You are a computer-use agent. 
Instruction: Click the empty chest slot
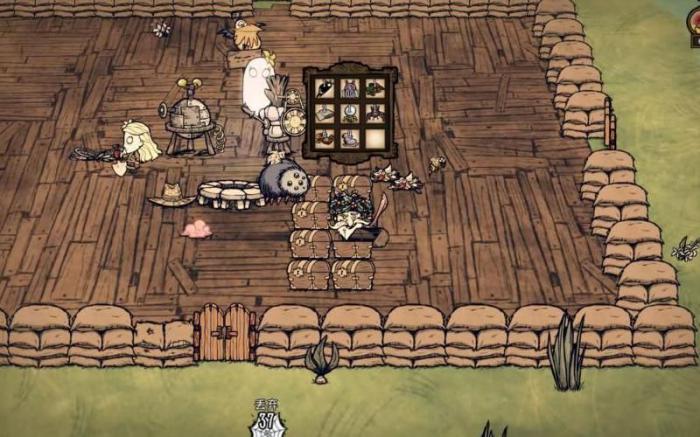[374, 138]
